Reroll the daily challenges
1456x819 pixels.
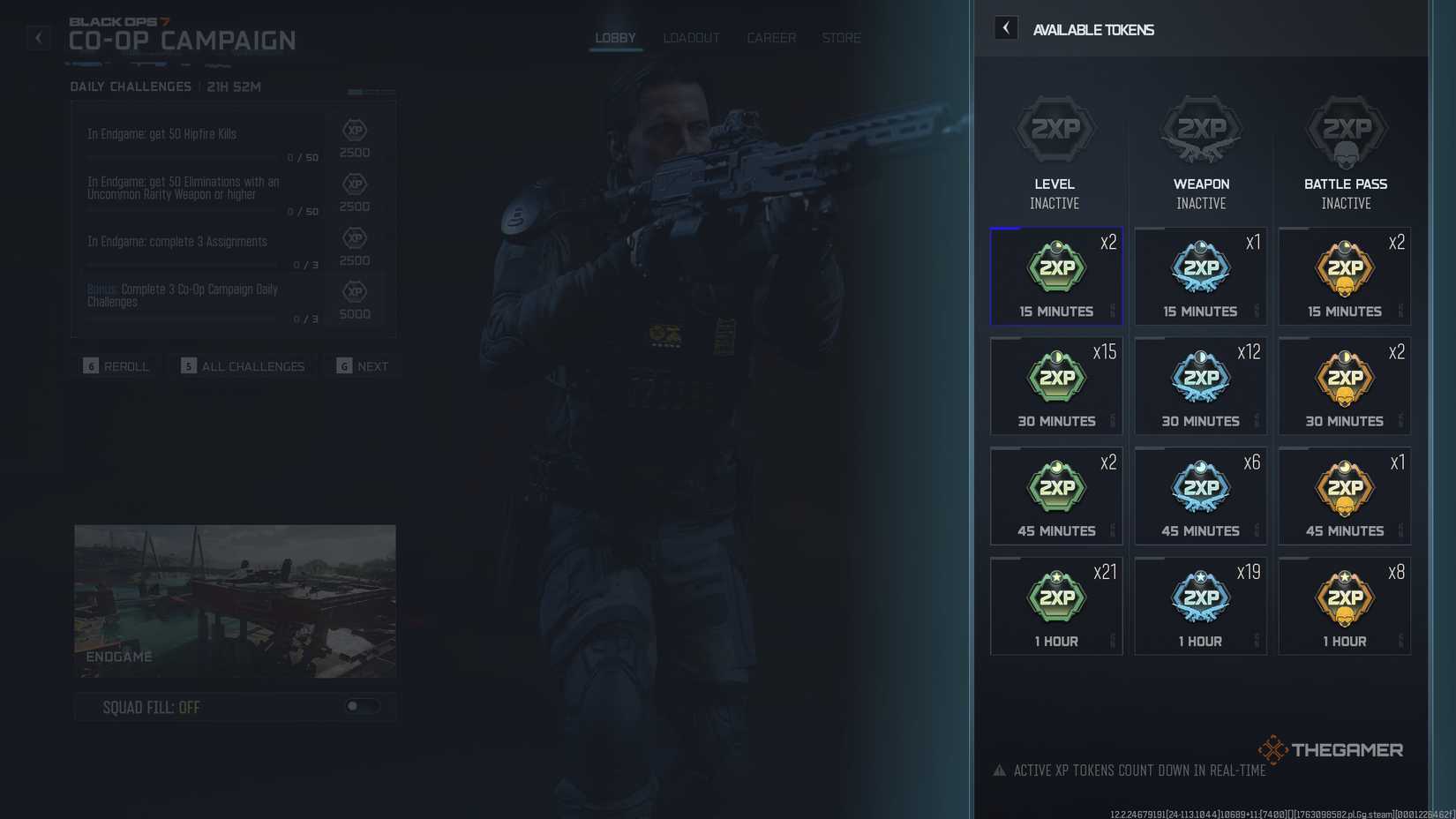pyautogui.click(x=116, y=365)
